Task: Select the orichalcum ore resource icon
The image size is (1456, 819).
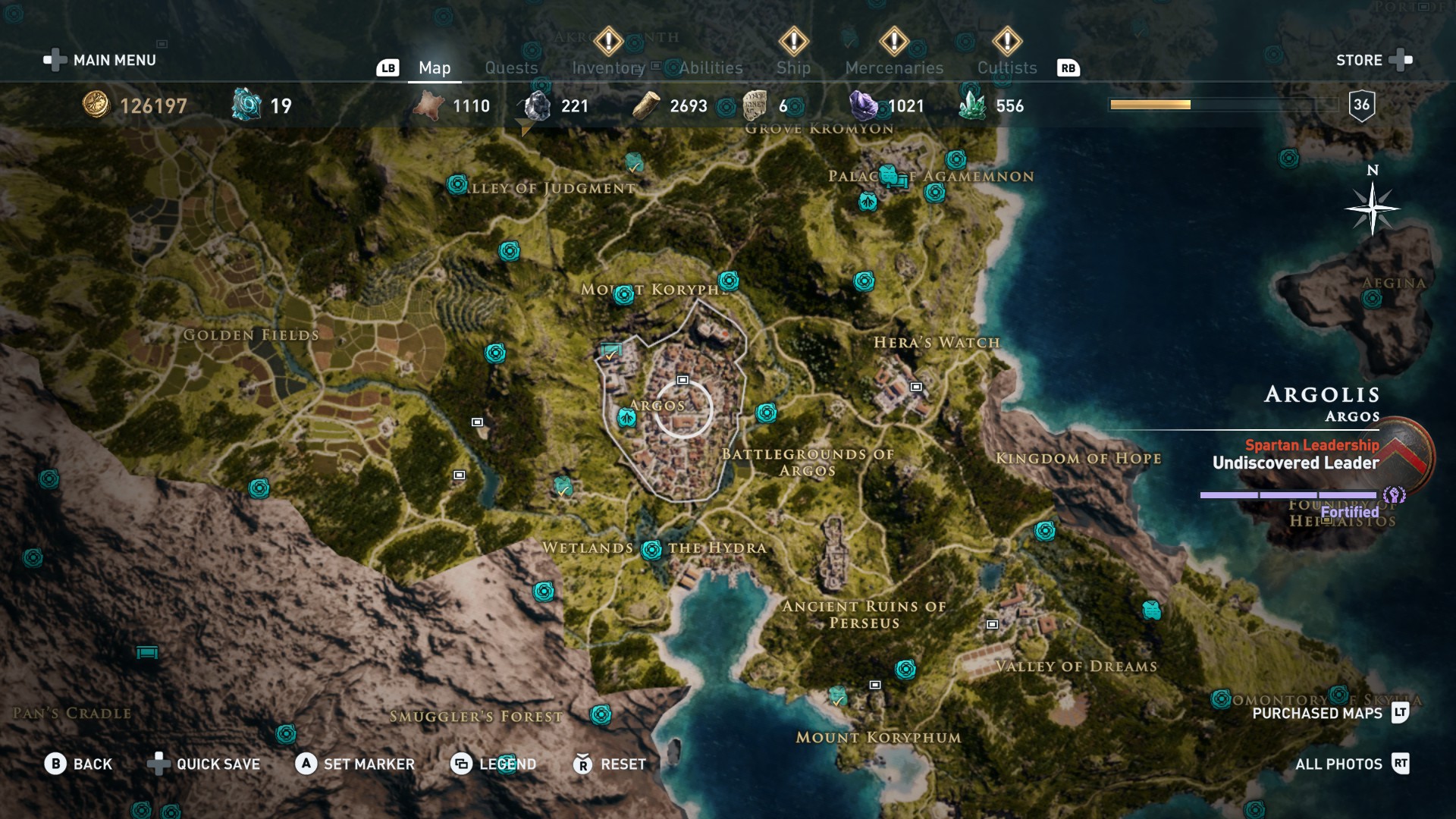Action: pyautogui.click(x=244, y=106)
